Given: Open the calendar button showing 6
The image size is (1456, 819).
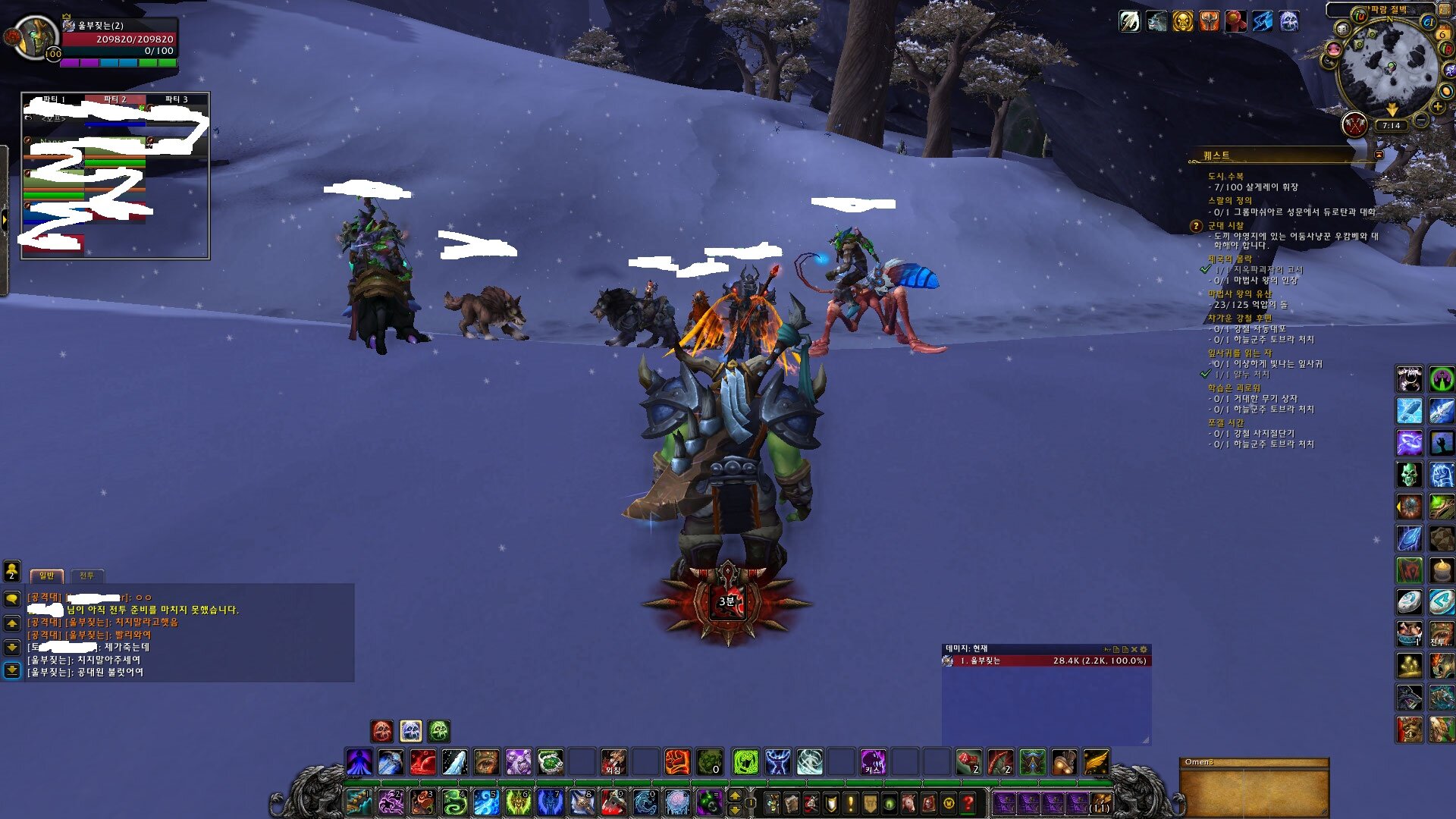Looking at the screenshot, I should point(1442,33).
